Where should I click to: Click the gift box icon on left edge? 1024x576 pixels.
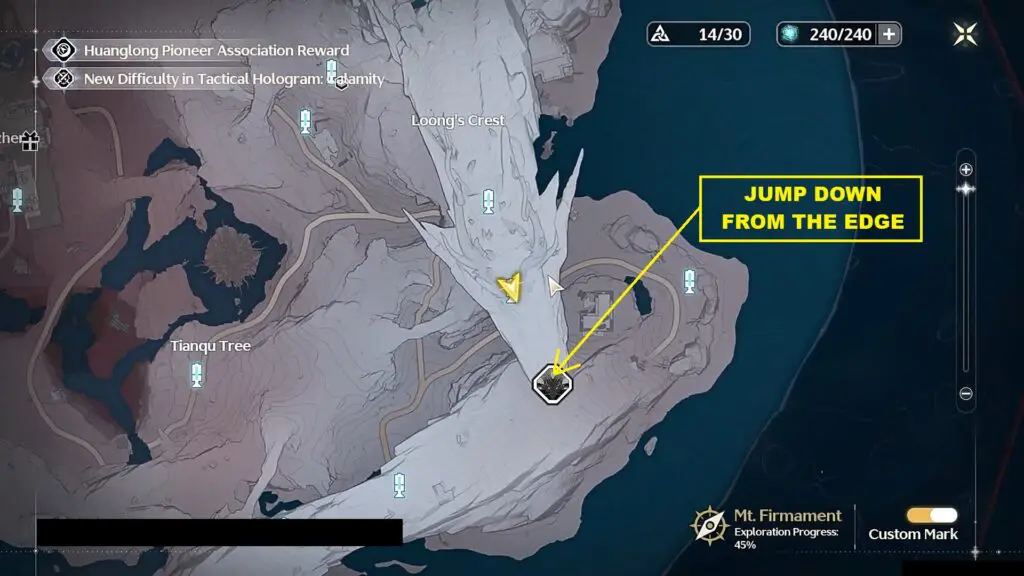coord(29,141)
